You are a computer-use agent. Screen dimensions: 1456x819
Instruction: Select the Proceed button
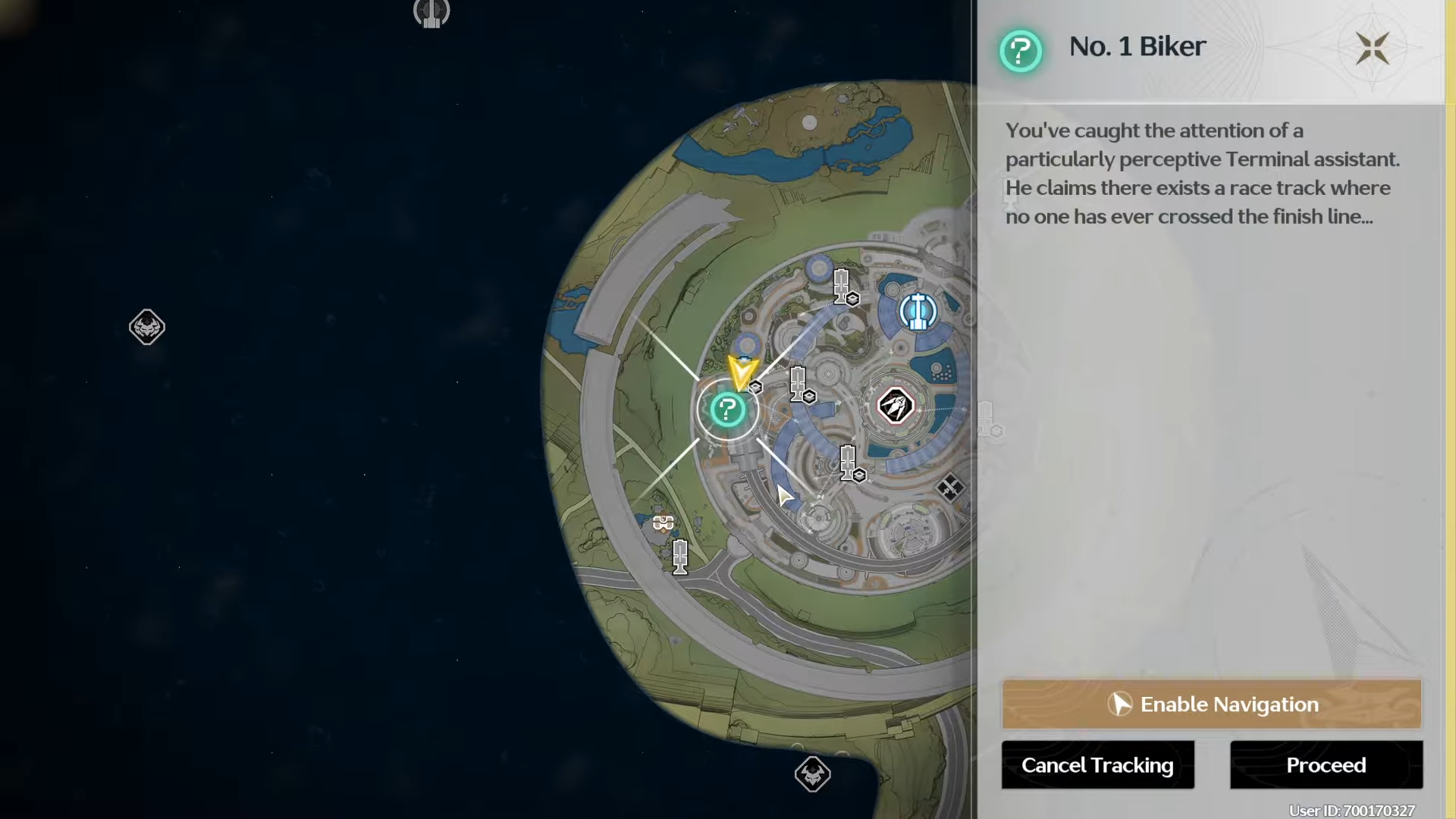1326,765
